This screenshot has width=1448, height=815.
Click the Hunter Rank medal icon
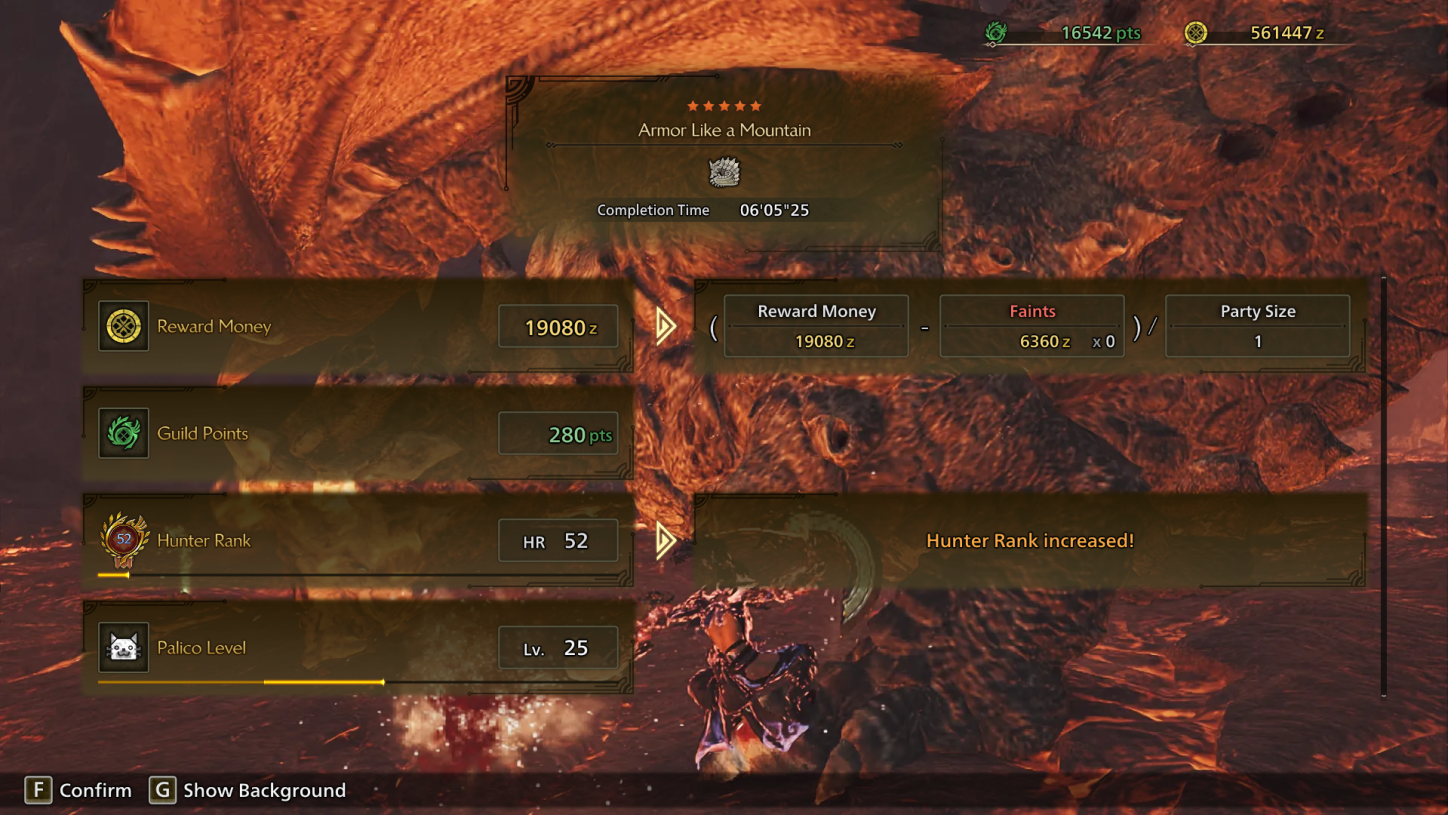click(122, 540)
